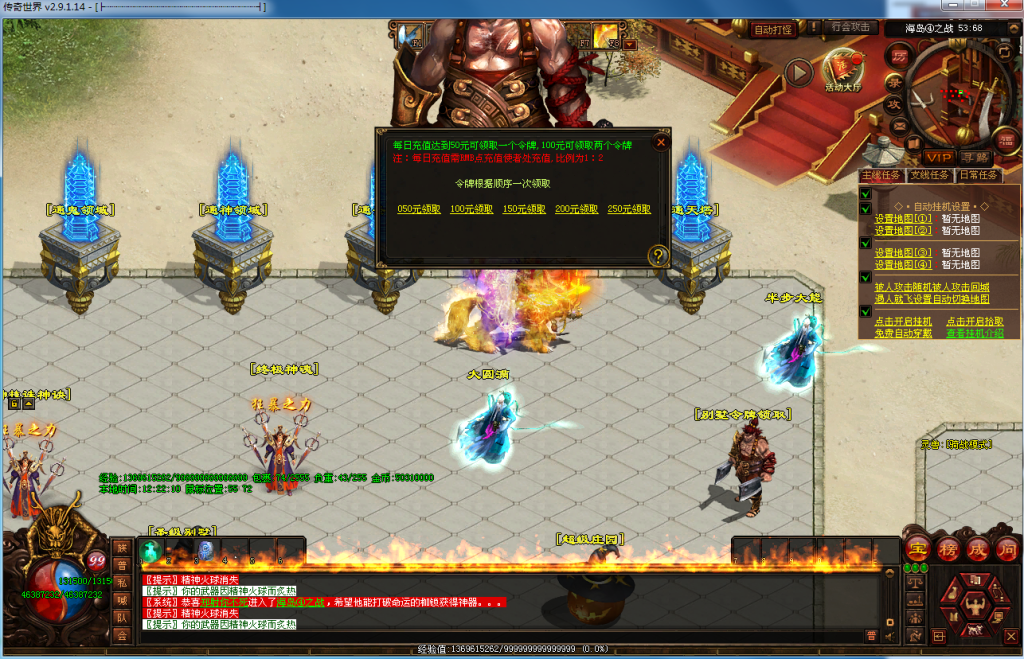
Task: Open the VIP panel button
Action: coord(938,157)
